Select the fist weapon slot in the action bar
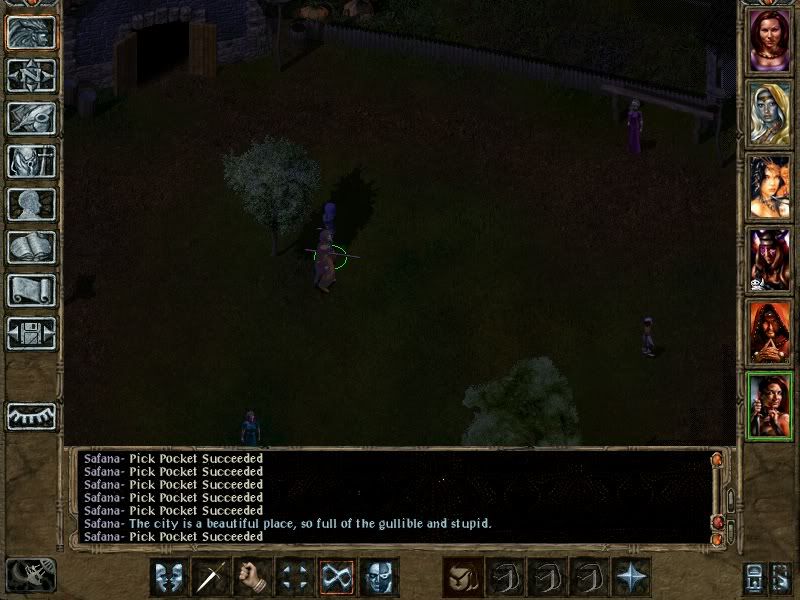This screenshot has width=800, height=600. (x=253, y=577)
